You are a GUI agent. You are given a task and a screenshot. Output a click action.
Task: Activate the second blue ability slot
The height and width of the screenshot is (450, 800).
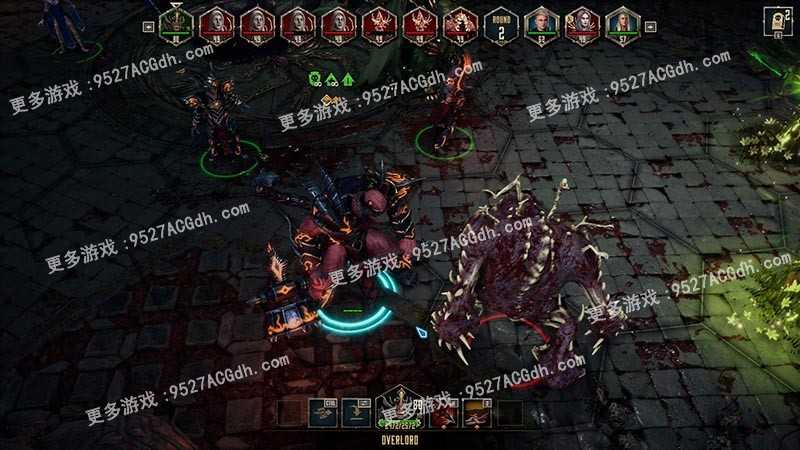[355, 414]
